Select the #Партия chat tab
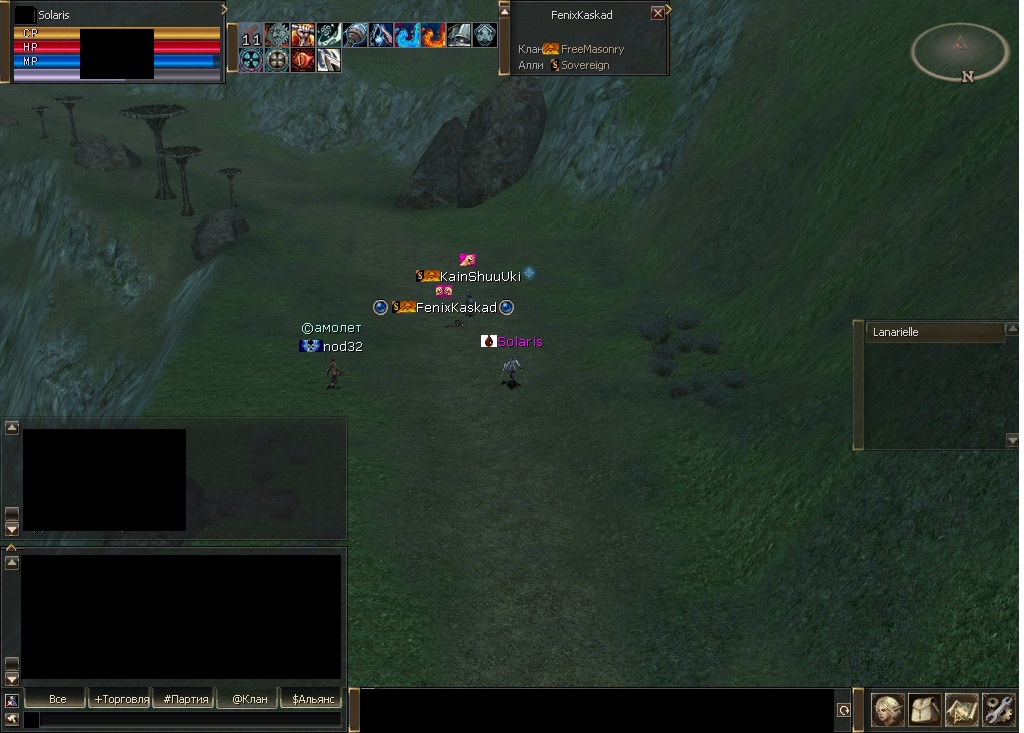This screenshot has height=733, width=1024. point(186,699)
